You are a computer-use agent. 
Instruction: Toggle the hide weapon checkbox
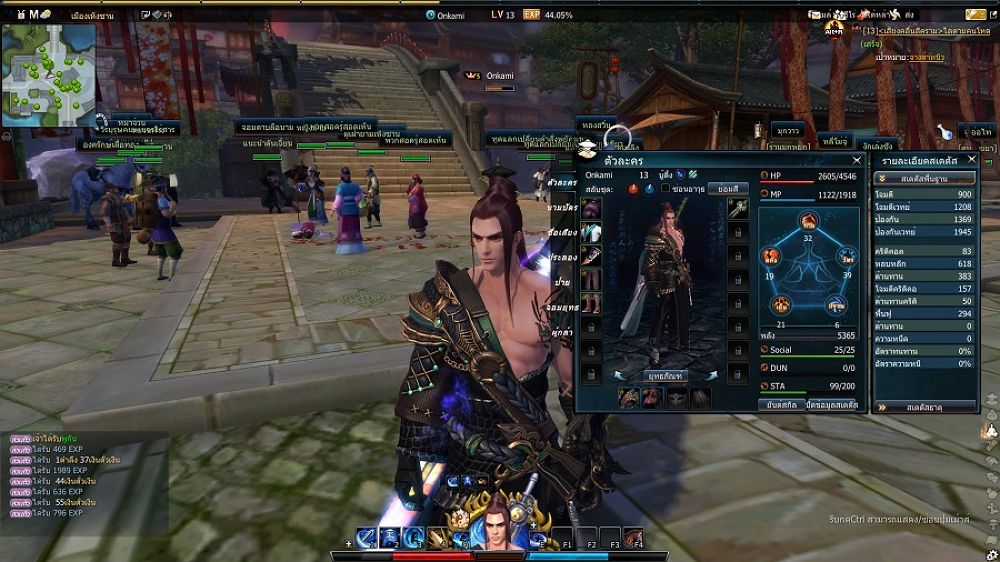665,189
